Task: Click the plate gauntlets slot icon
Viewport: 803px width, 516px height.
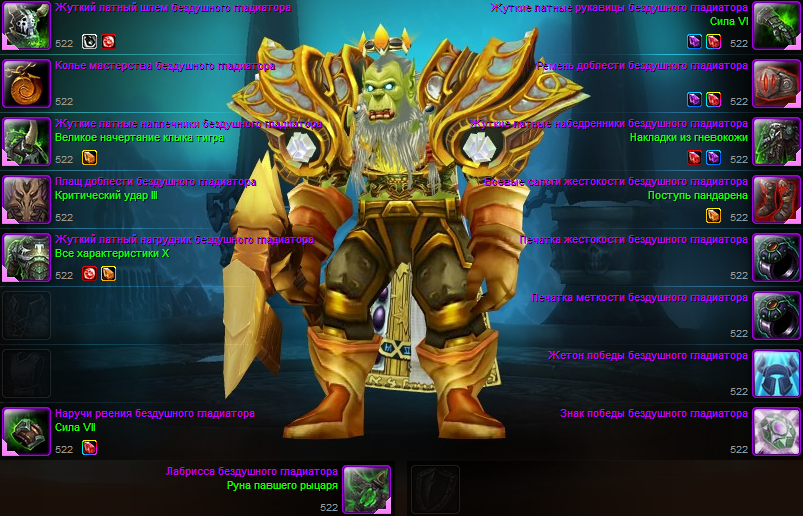Action: pyautogui.click(x=776, y=26)
